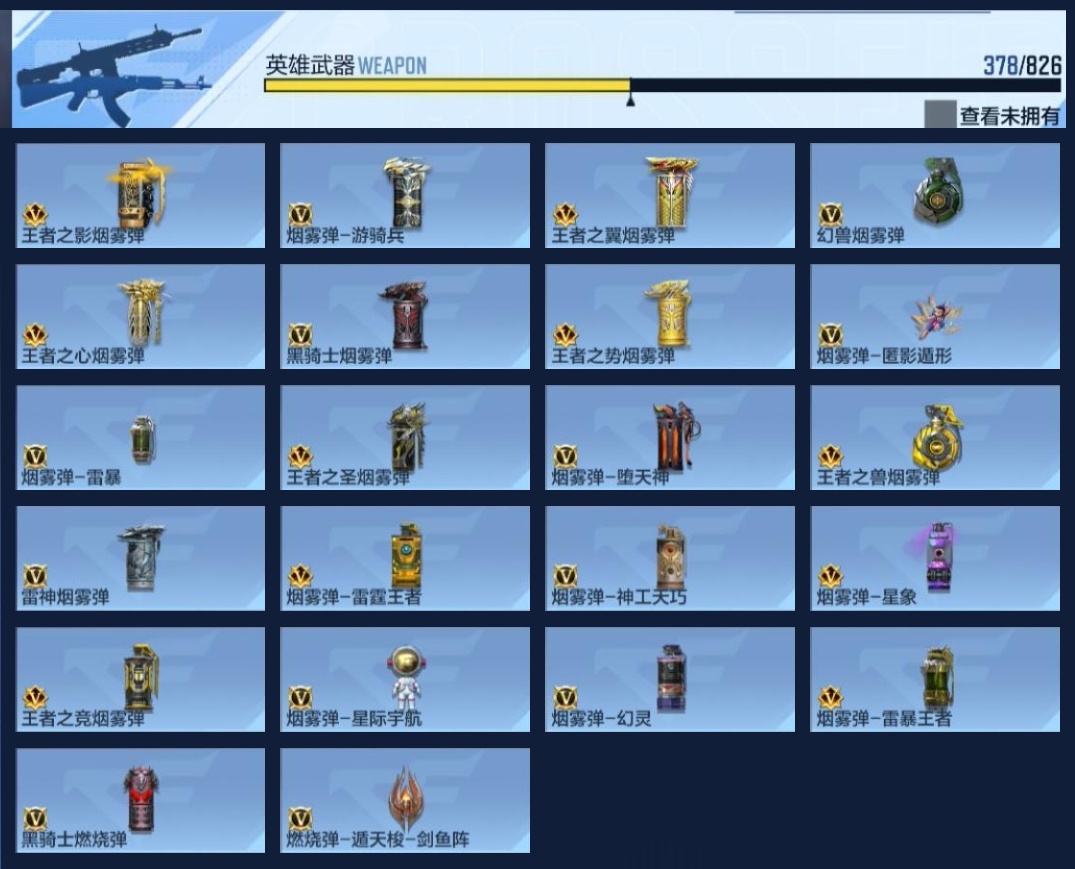Choose the 王者之势烟雾弹 grenade

670,316
